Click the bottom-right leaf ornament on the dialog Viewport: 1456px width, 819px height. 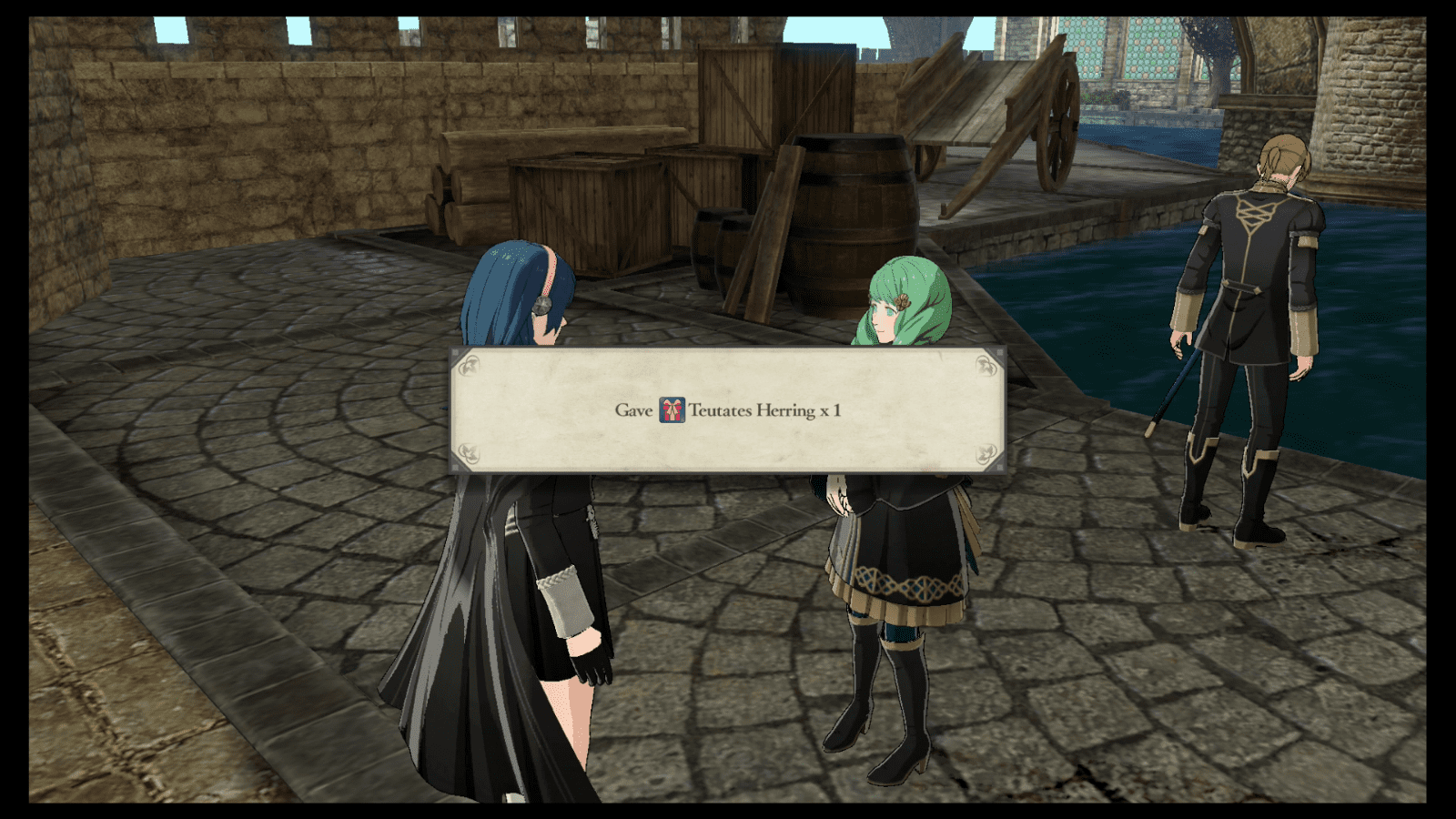point(986,453)
